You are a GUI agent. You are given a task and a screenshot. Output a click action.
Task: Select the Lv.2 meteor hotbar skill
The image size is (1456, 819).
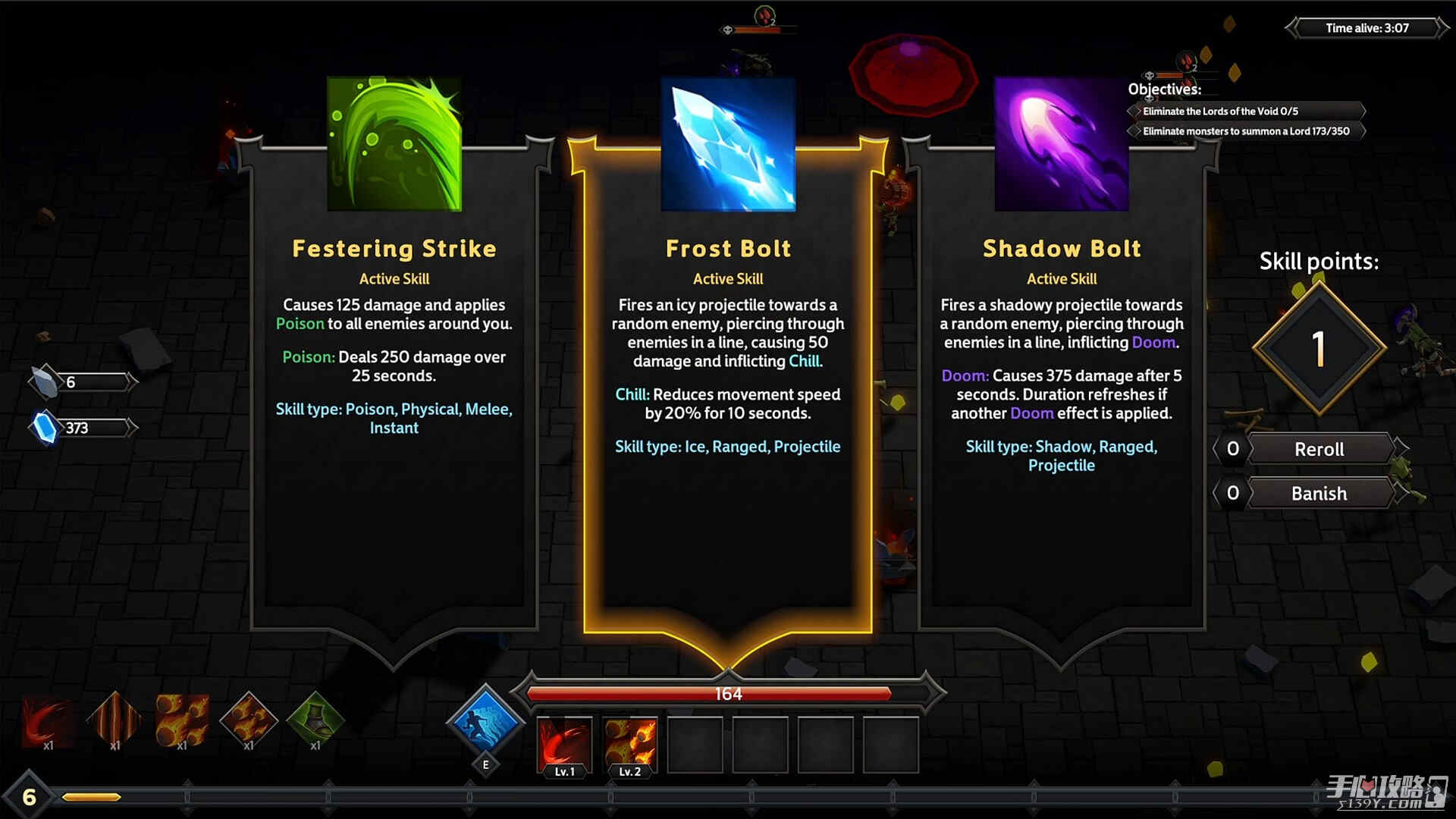click(630, 744)
